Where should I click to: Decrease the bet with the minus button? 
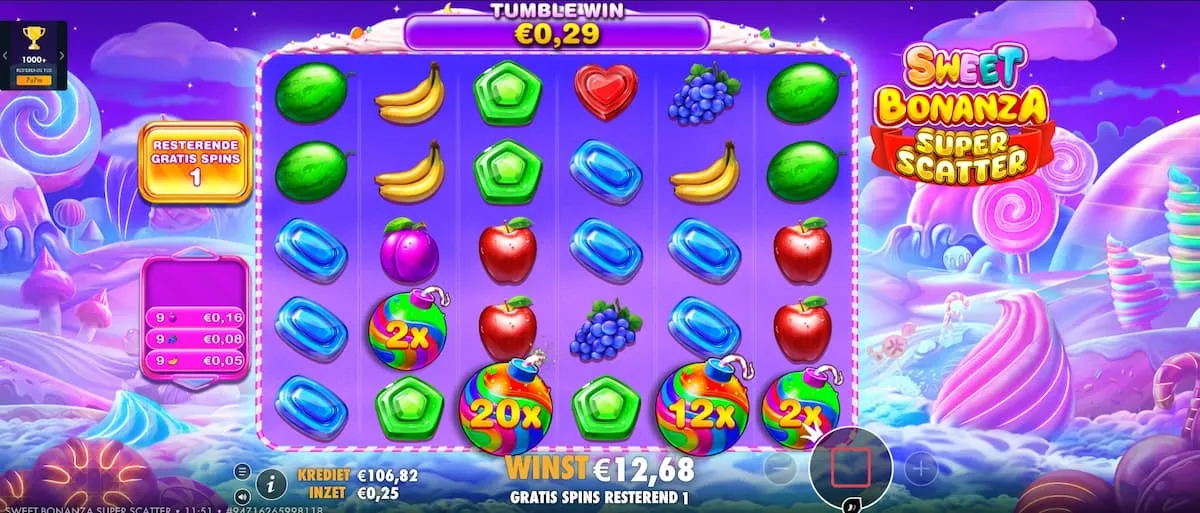click(x=780, y=467)
